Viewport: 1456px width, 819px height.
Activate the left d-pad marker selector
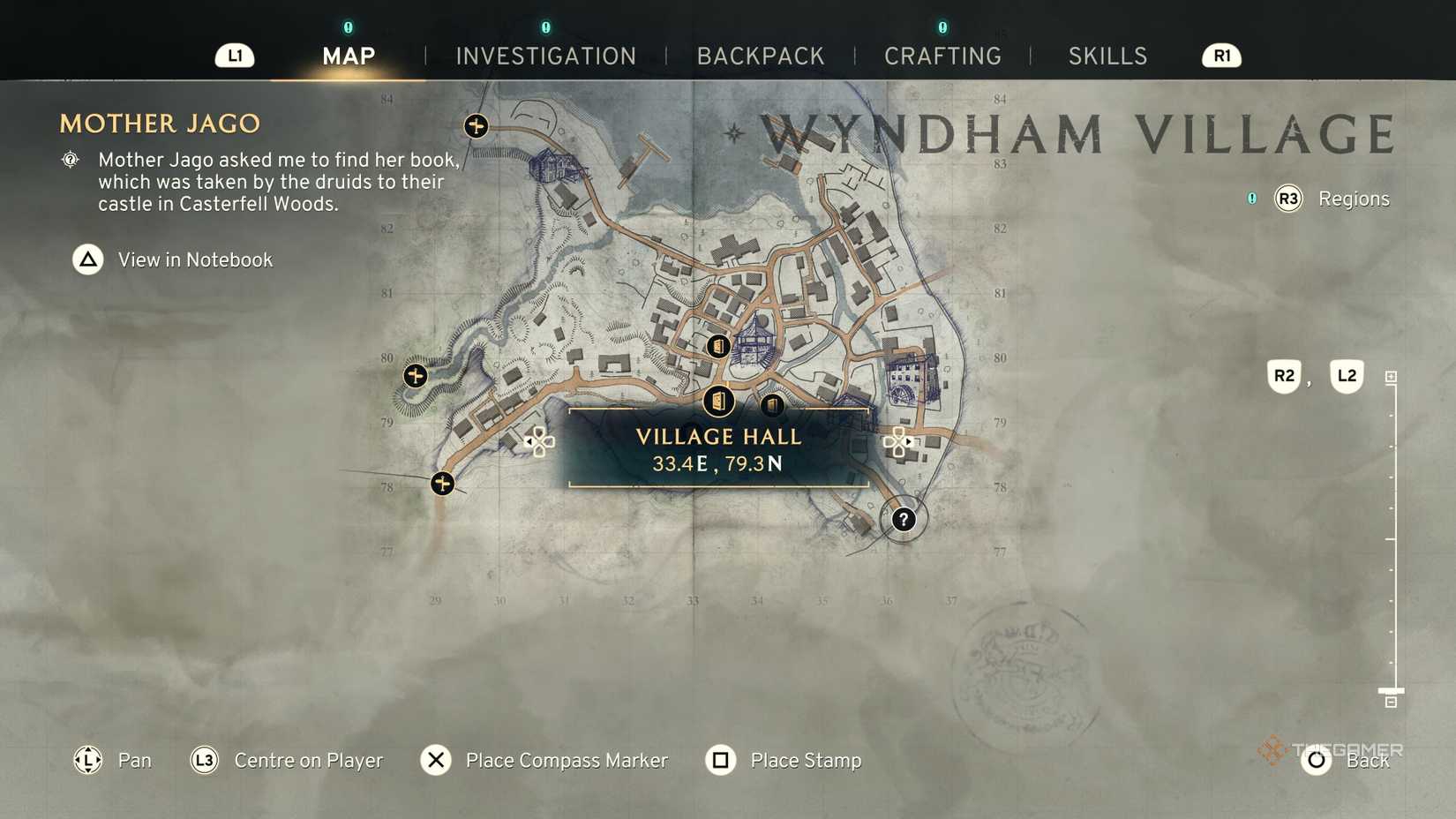[539, 441]
